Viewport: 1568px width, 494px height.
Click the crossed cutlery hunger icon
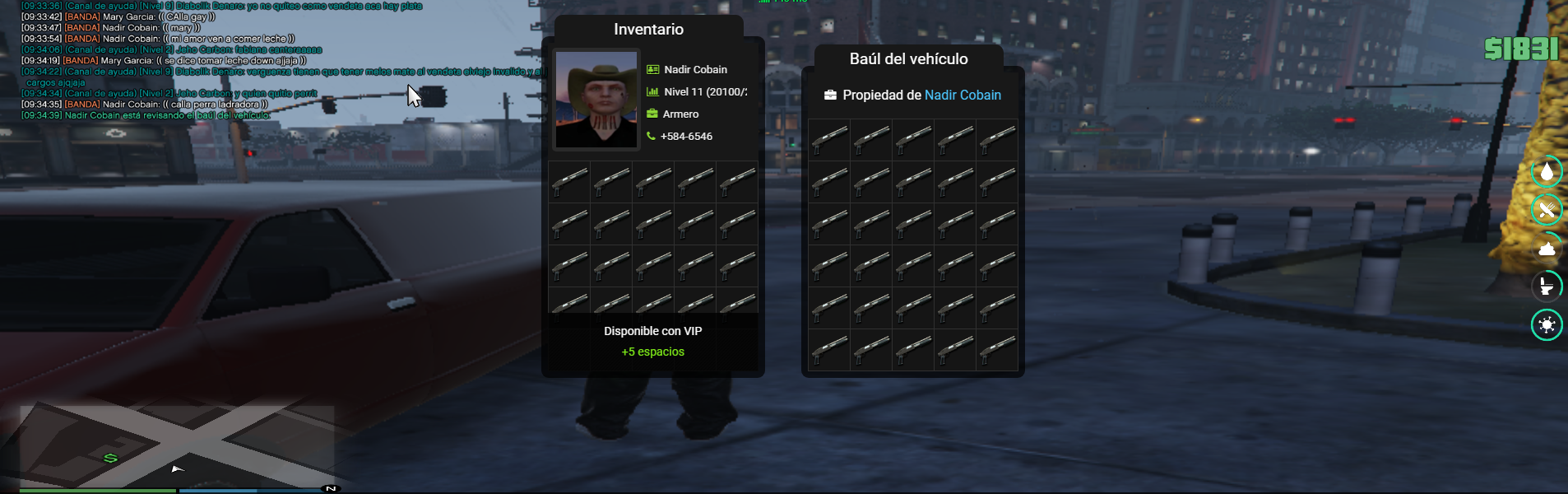[1547, 210]
